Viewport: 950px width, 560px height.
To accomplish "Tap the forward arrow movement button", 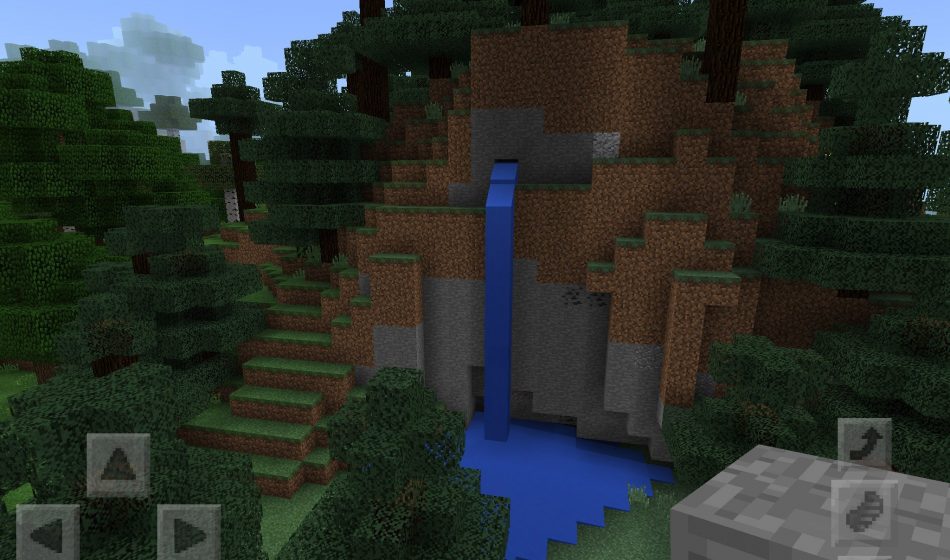I will click(118, 465).
